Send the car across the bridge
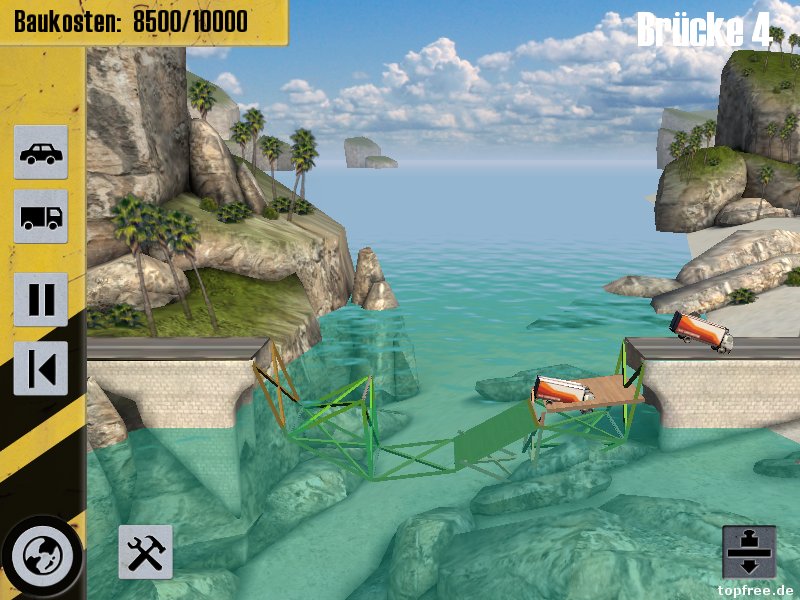 pyautogui.click(x=41, y=152)
